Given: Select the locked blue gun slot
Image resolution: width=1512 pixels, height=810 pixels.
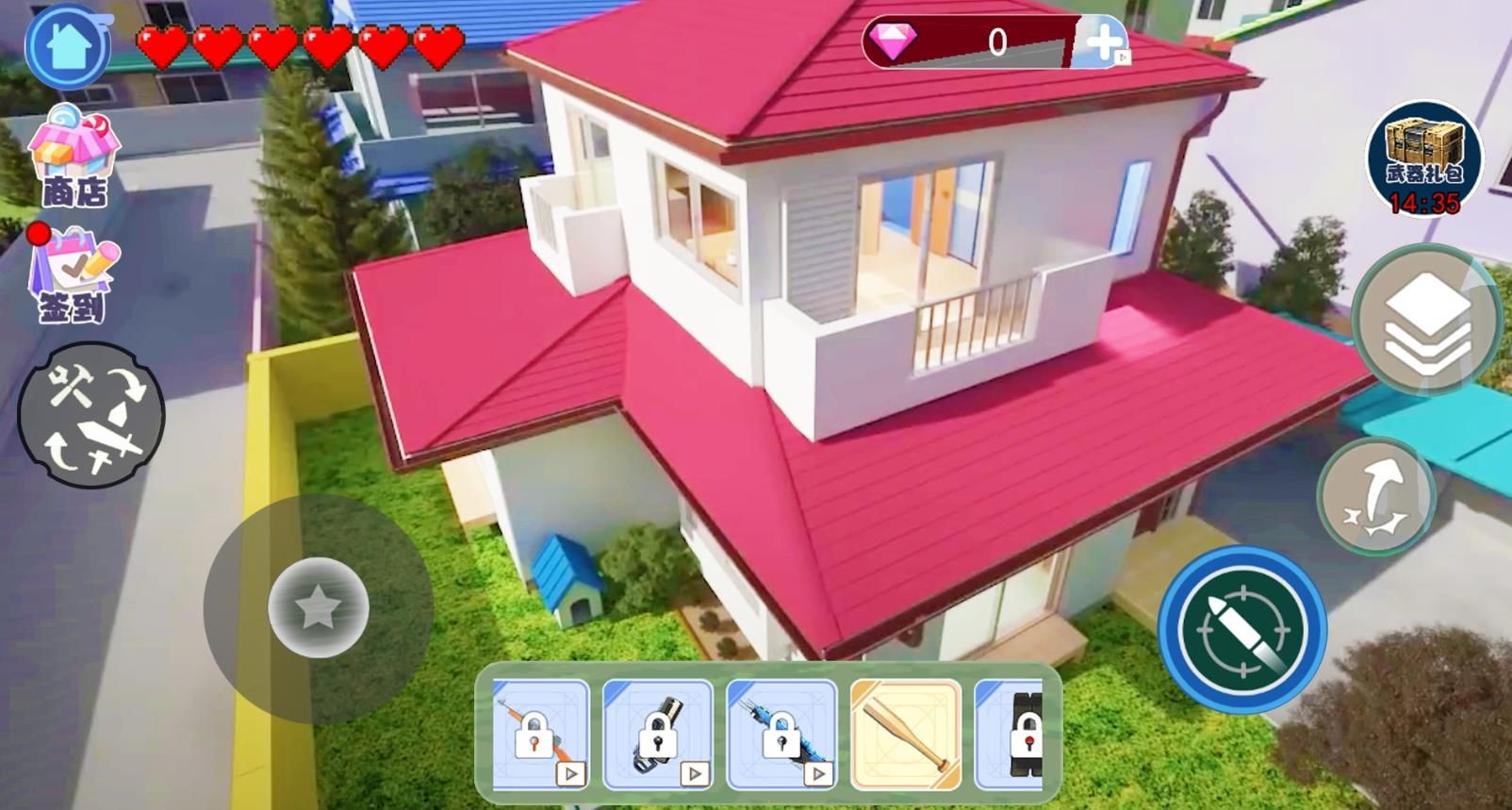Looking at the screenshot, I should (781, 735).
